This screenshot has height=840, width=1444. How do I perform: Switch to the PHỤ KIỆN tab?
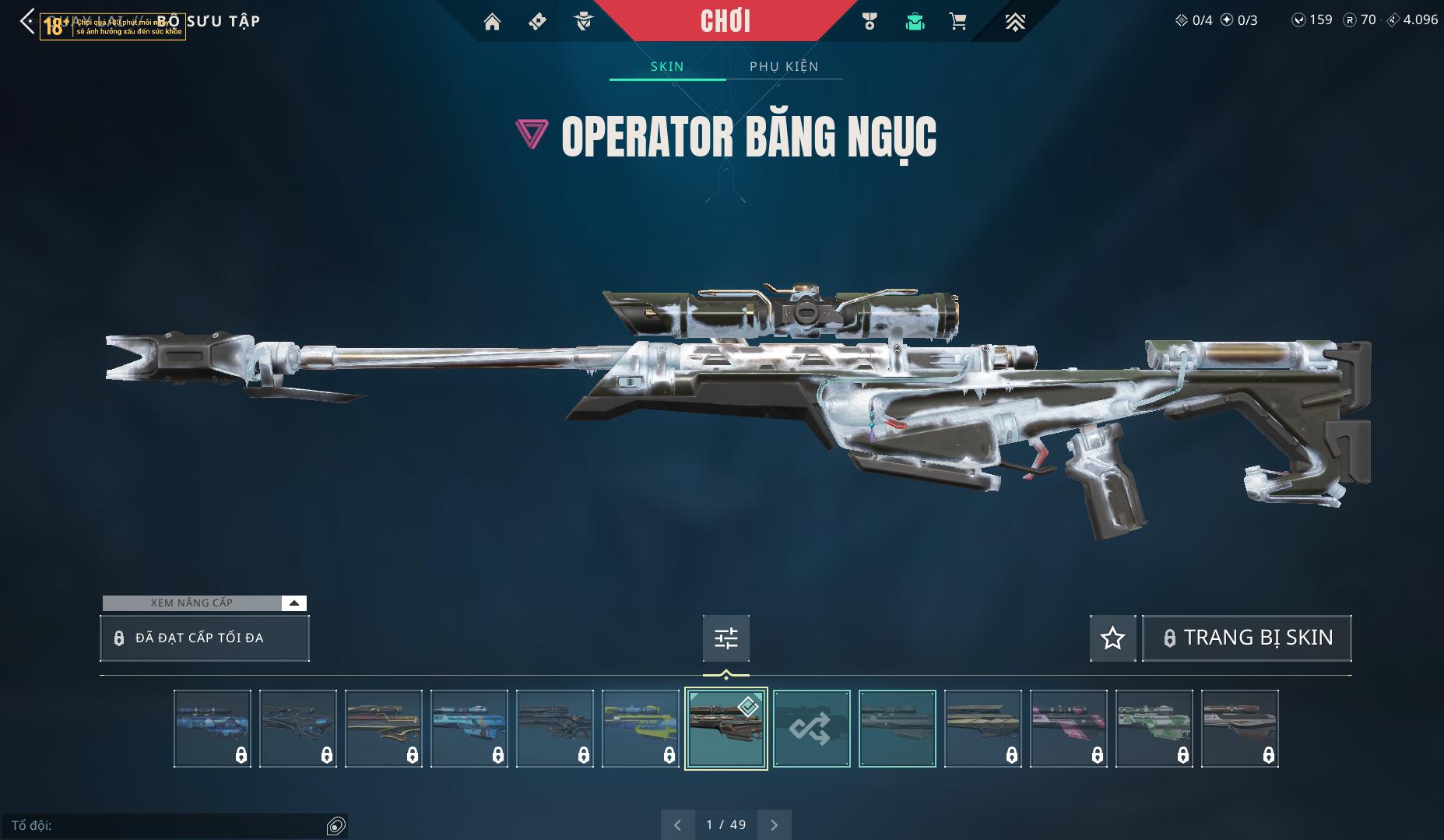pos(784,66)
